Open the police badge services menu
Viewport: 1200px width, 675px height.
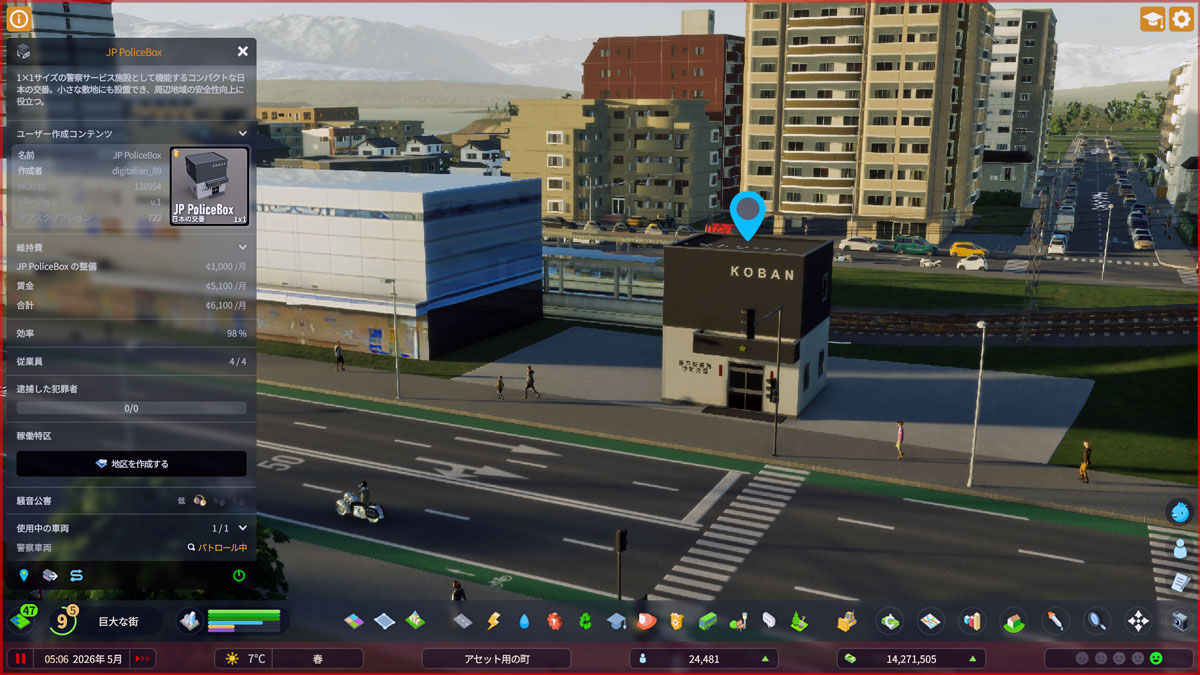pyautogui.click(x=676, y=621)
